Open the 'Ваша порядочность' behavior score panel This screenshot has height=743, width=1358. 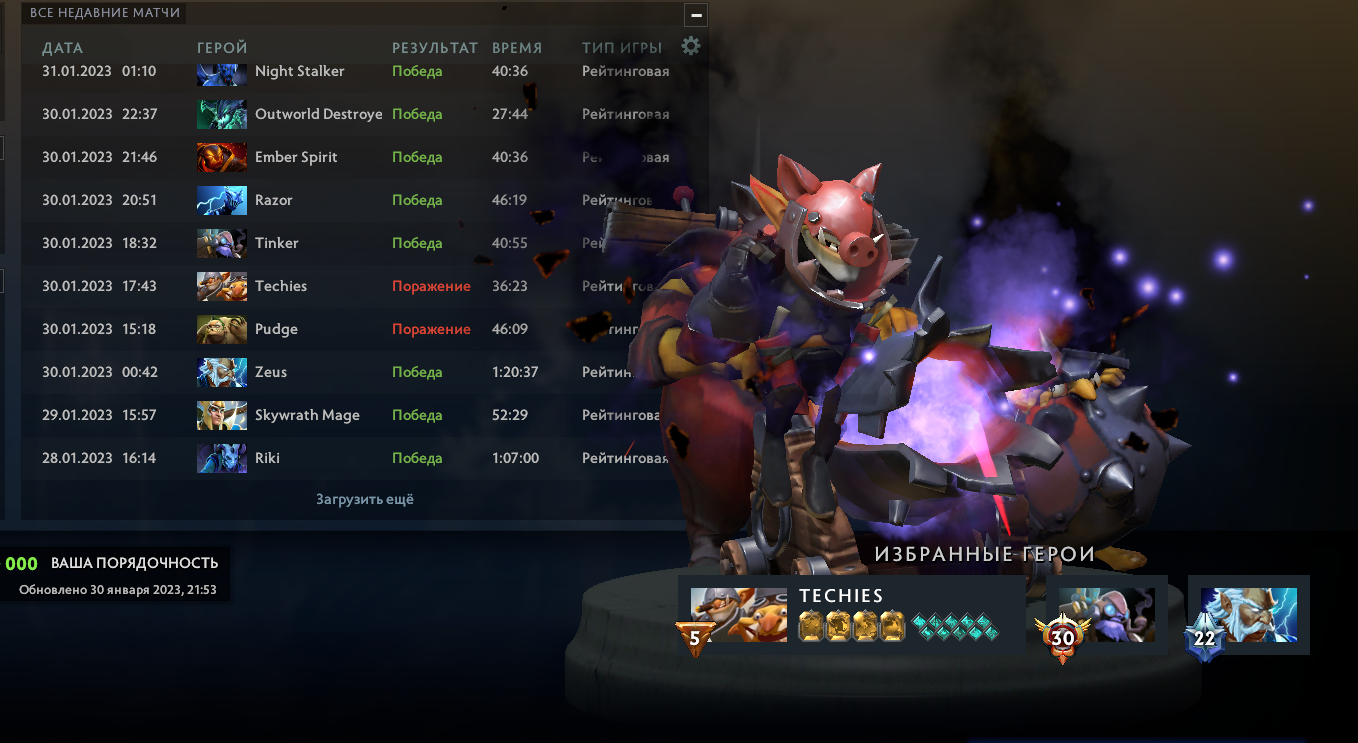[116, 573]
